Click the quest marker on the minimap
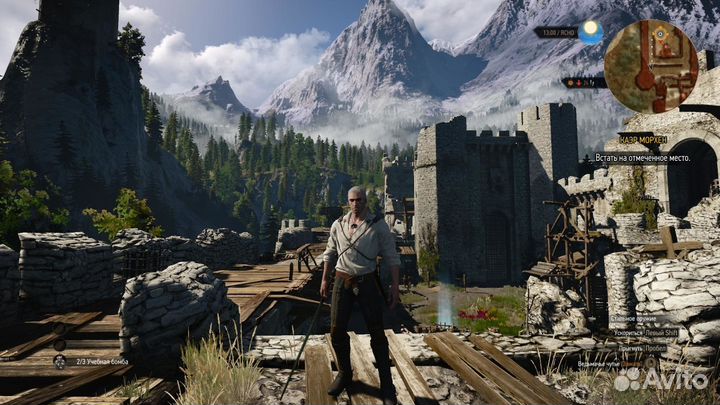720x405 pixels. pyautogui.click(x=661, y=36)
